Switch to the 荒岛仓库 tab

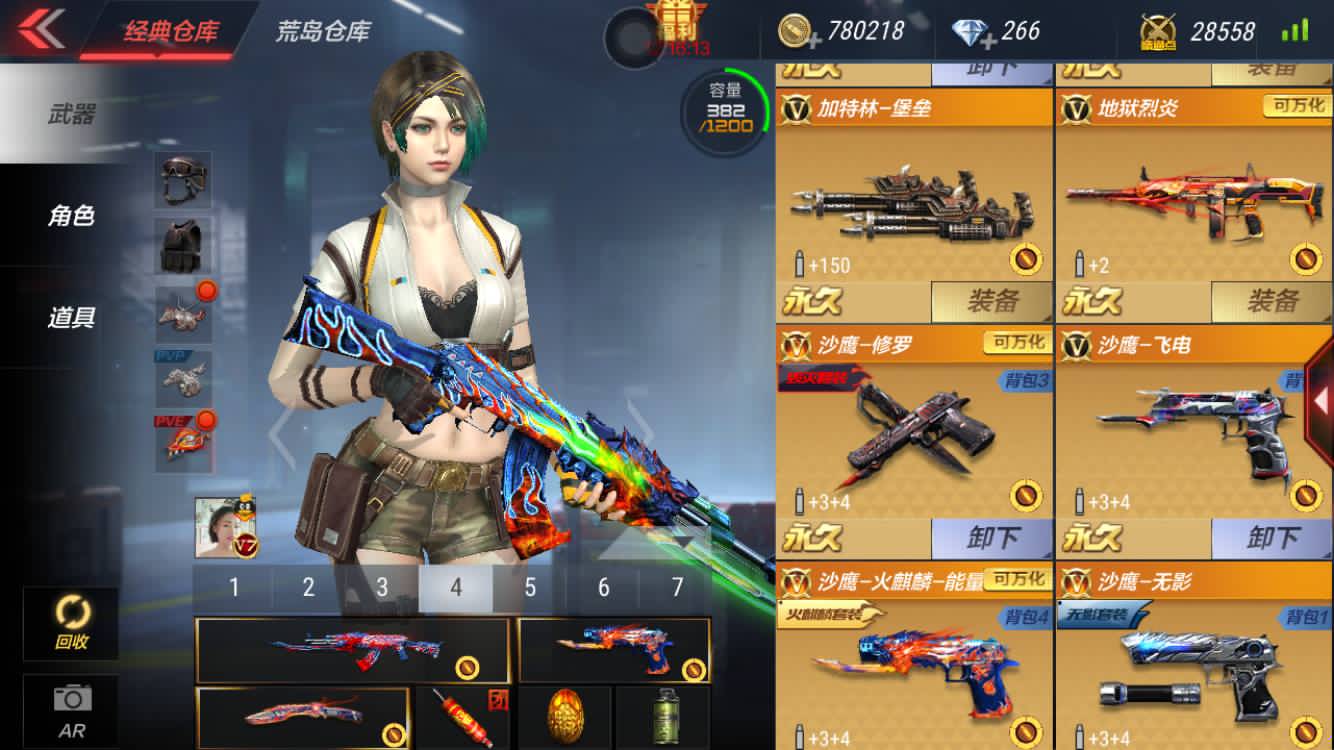(322, 31)
